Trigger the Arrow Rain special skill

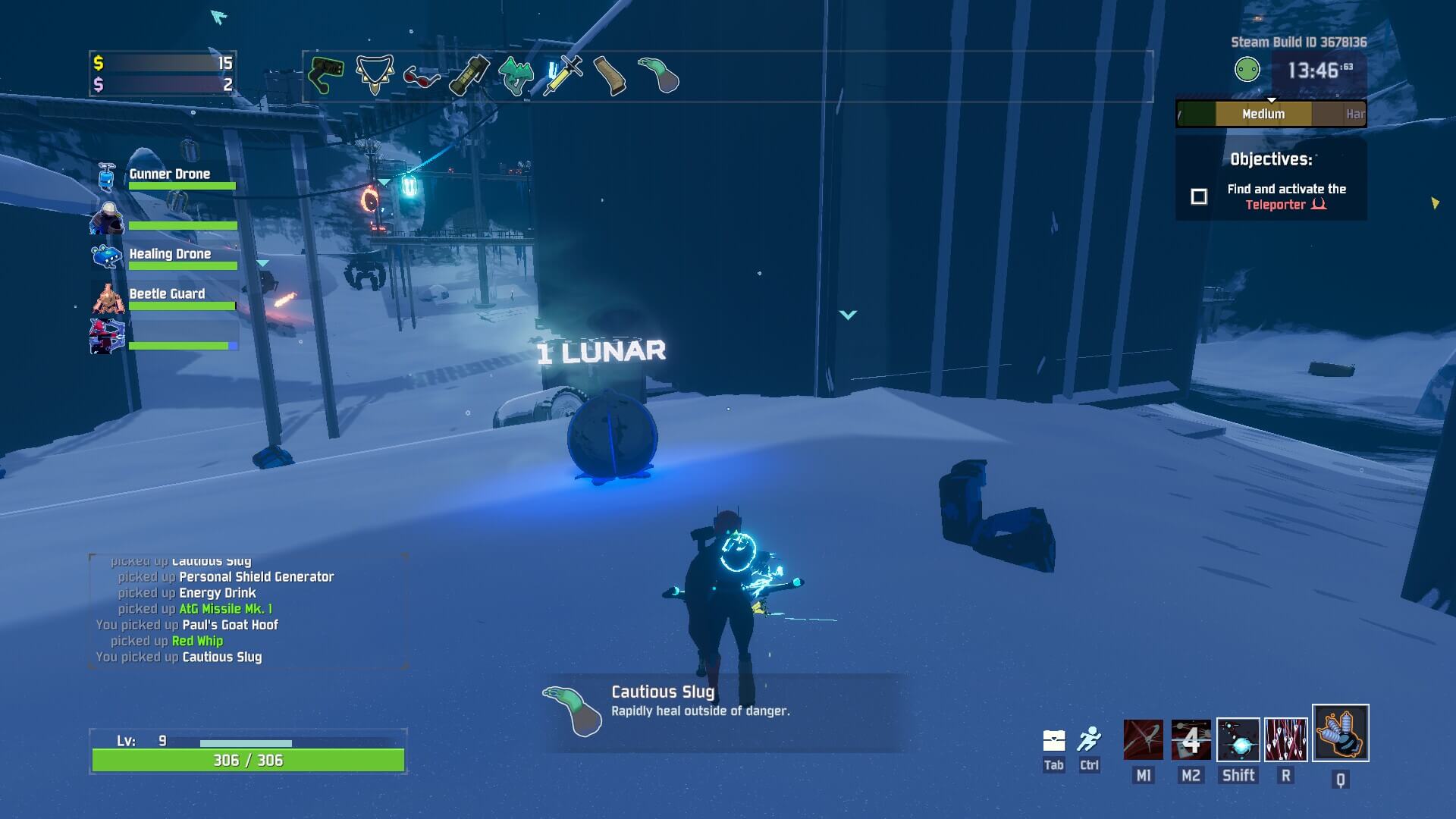1286,739
